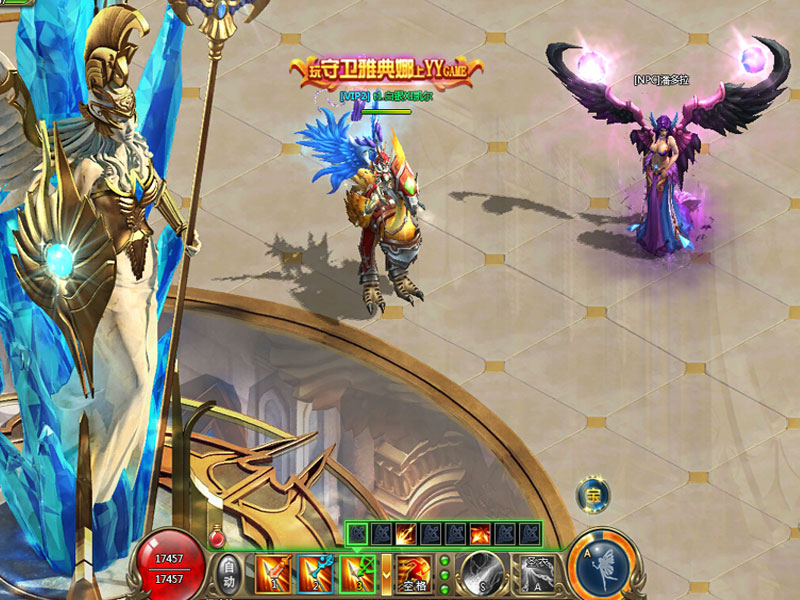Click the blue fairy orb
800x600 pixels.
tap(607, 567)
